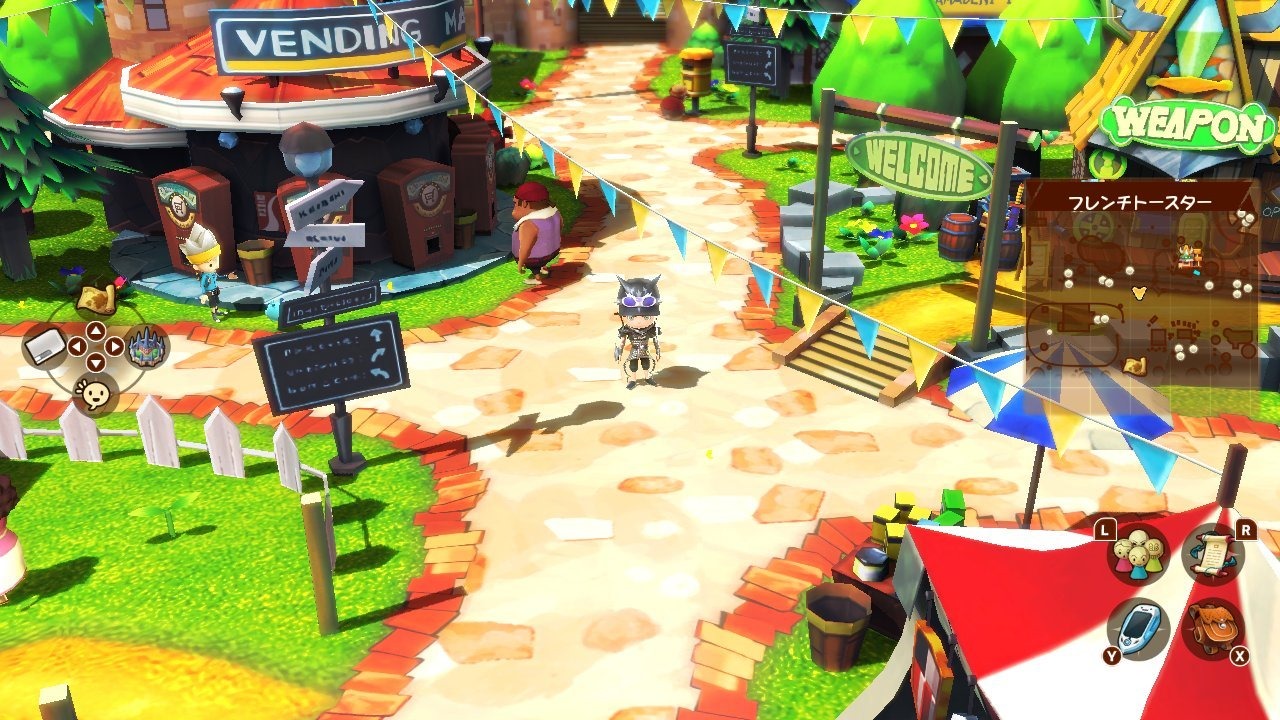Toggle the left arrow on the d-pad
The image size is (1280, 720).
[x=78, y=345]
